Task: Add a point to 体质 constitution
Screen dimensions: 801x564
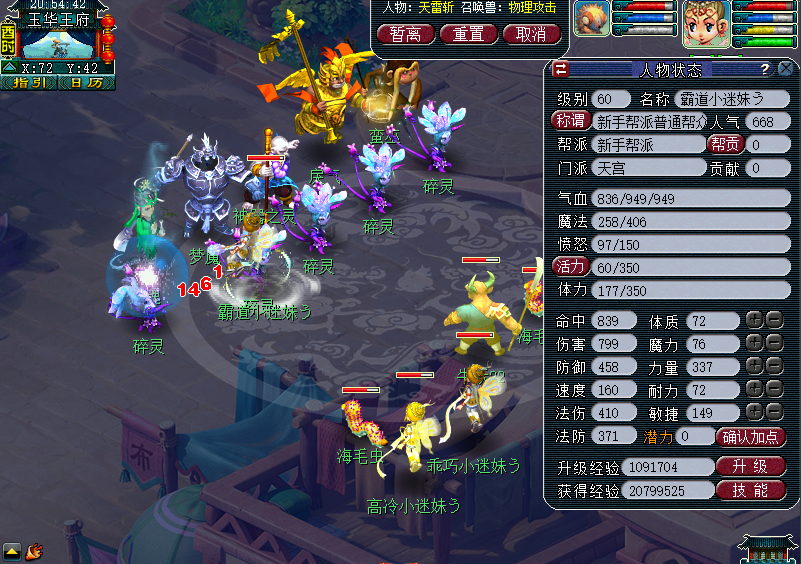Action: coord(755,321)
